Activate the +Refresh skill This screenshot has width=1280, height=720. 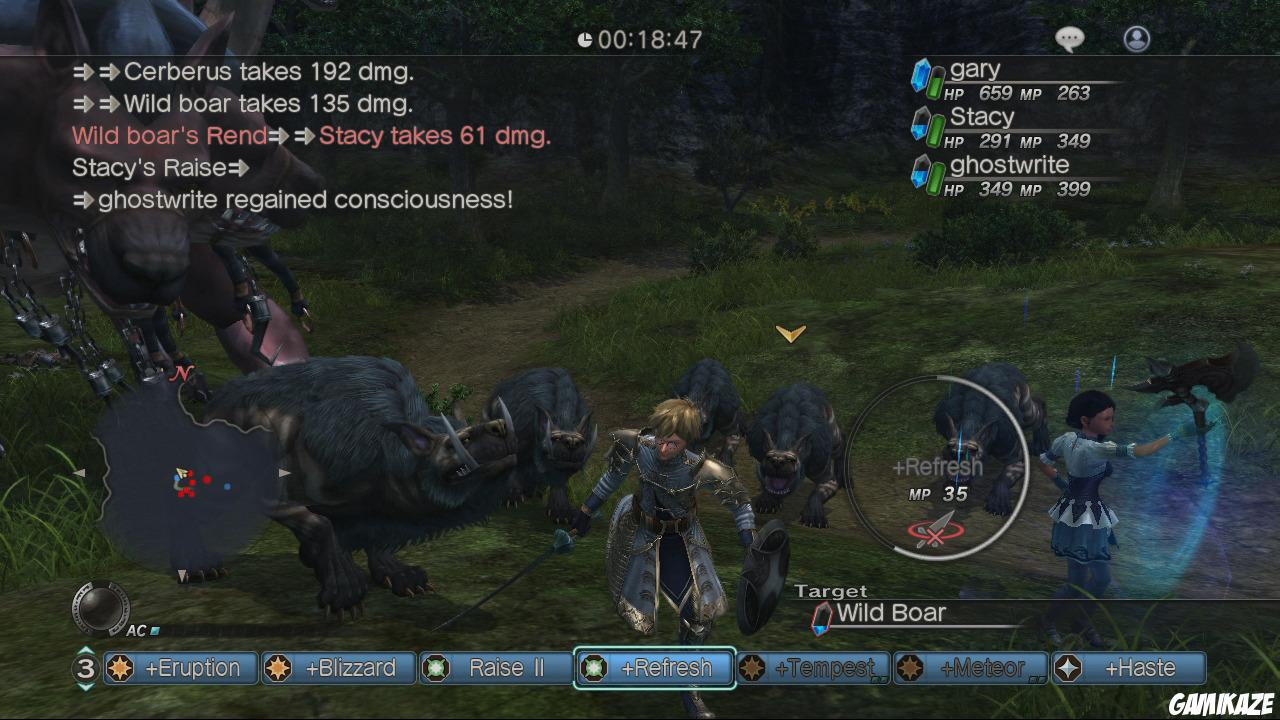pyautogui.click(x=655, y=668)
